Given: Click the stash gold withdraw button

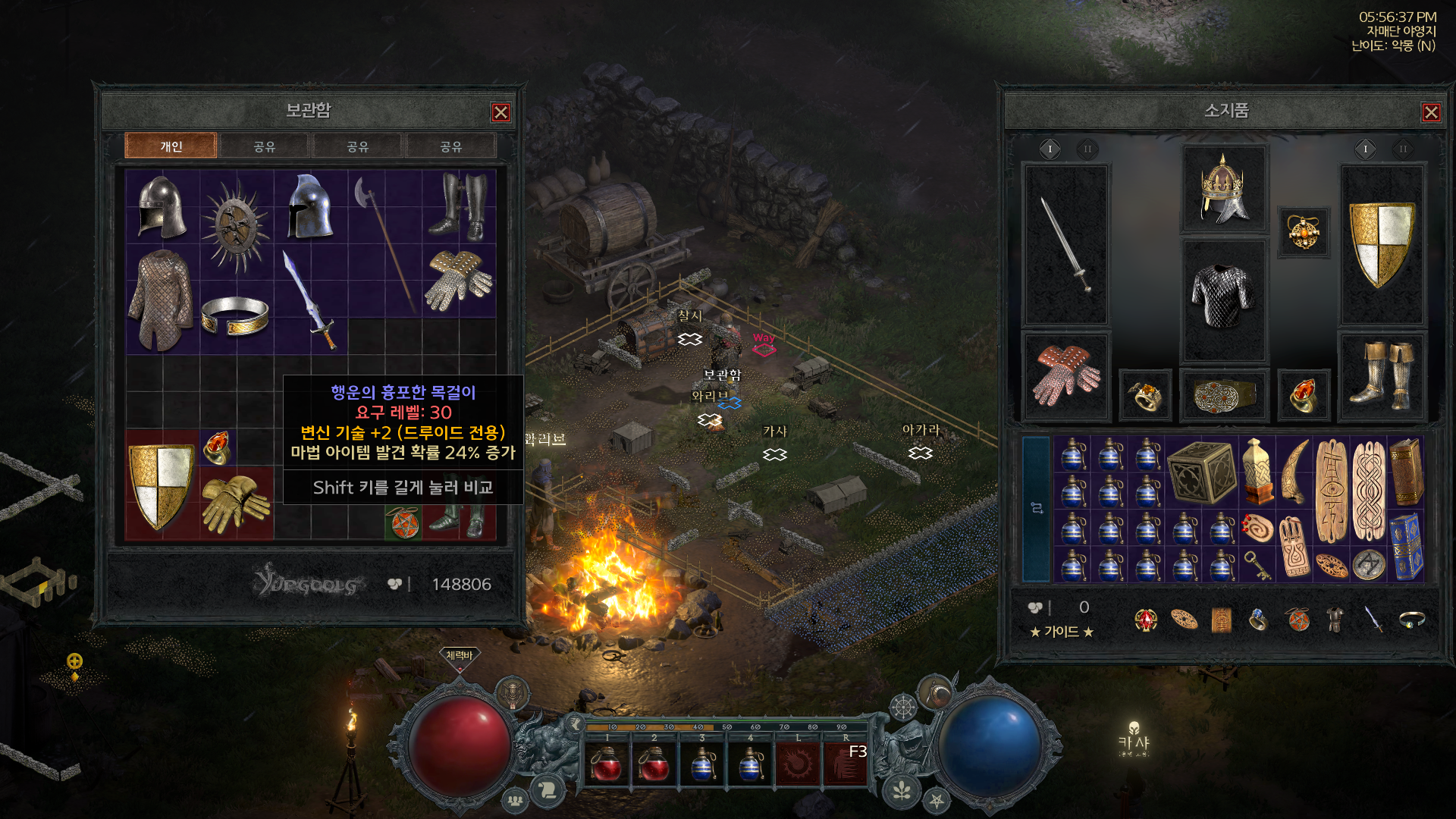Looking at the screenshot, I should point(394,584).
